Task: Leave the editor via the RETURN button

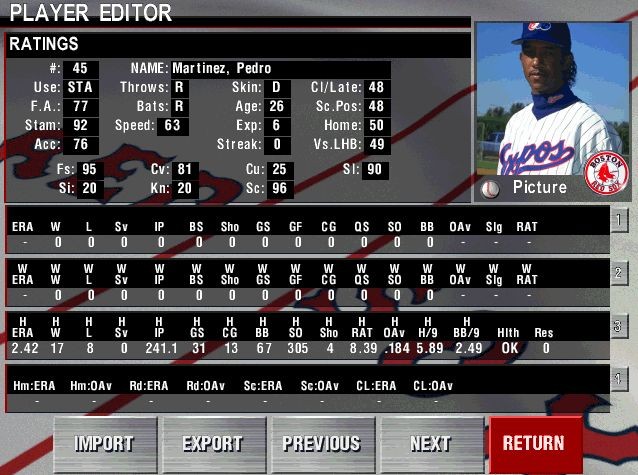Action: tap(533, 443)
